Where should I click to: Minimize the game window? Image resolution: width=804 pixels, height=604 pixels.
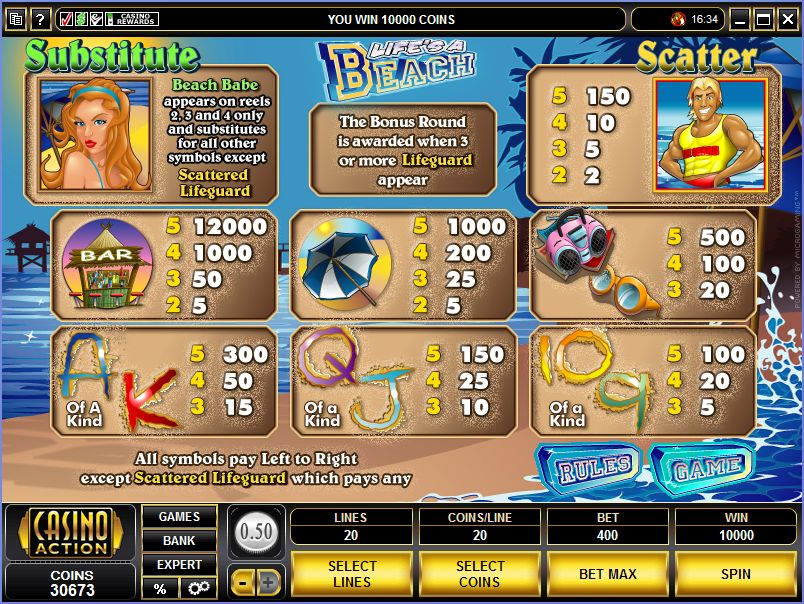(x=740, y=19)
